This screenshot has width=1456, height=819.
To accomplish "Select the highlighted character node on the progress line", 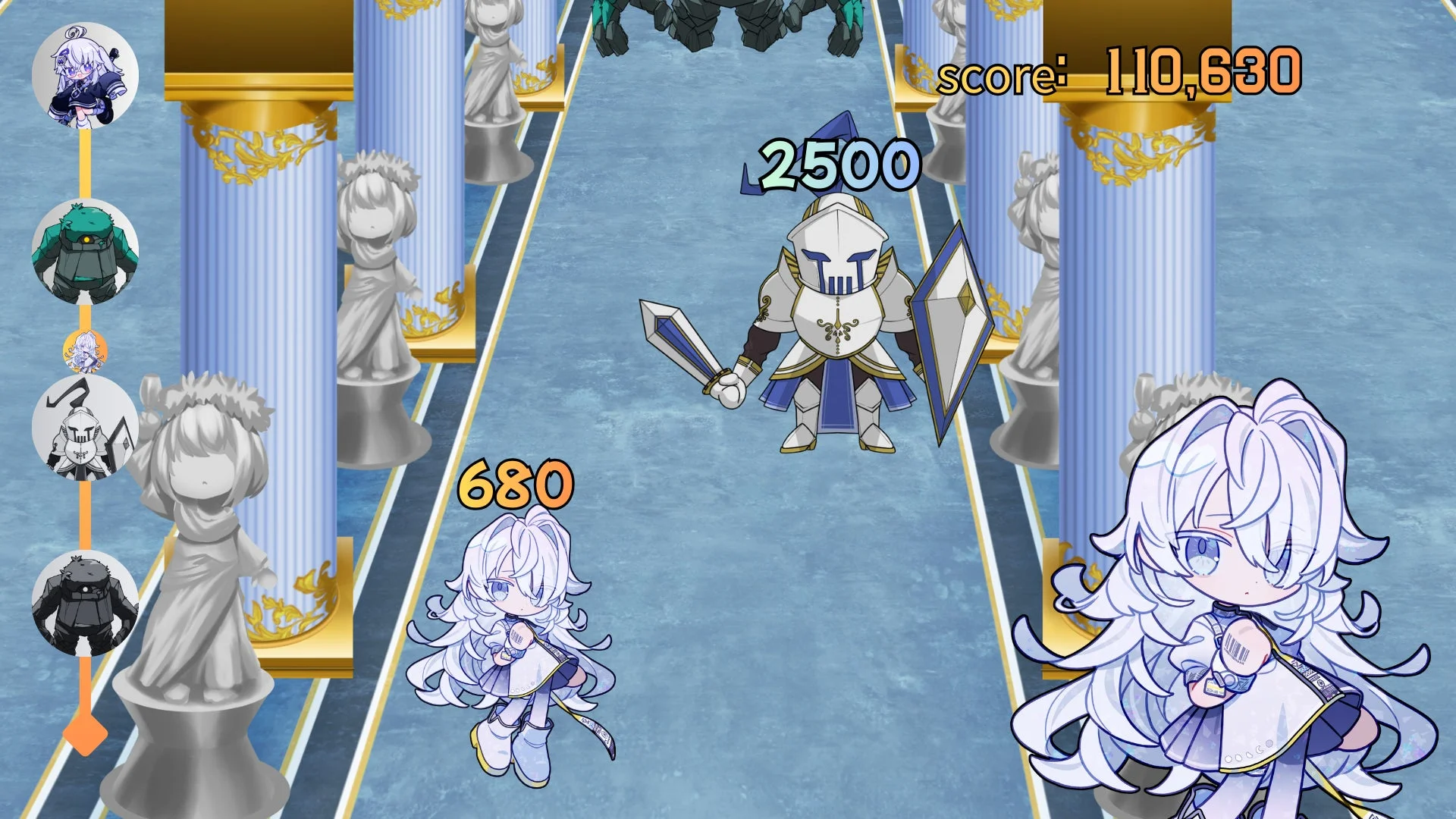I will click(x=83, y=353).
